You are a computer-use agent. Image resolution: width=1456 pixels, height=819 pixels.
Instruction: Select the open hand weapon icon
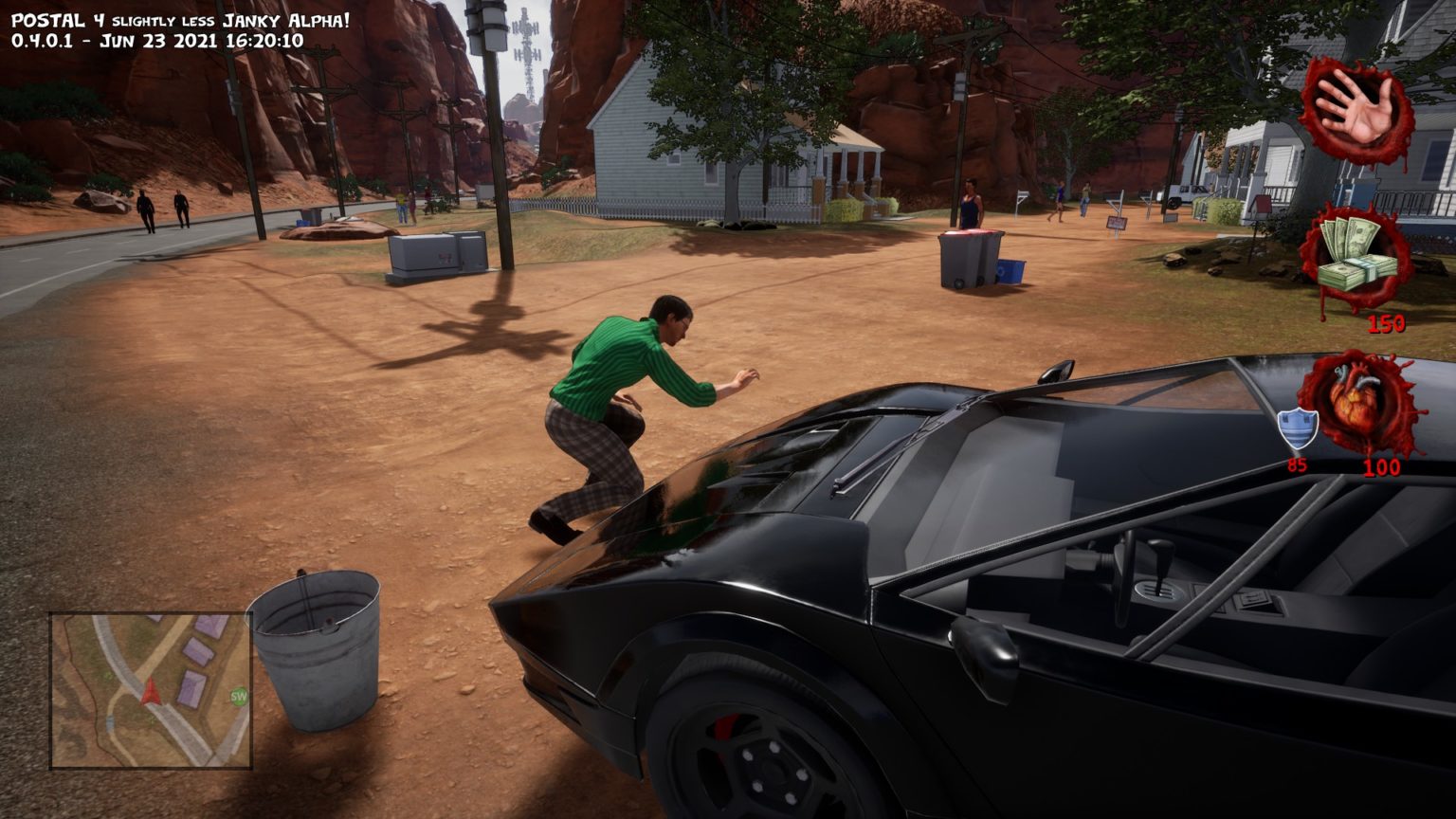click(1356, 107)
